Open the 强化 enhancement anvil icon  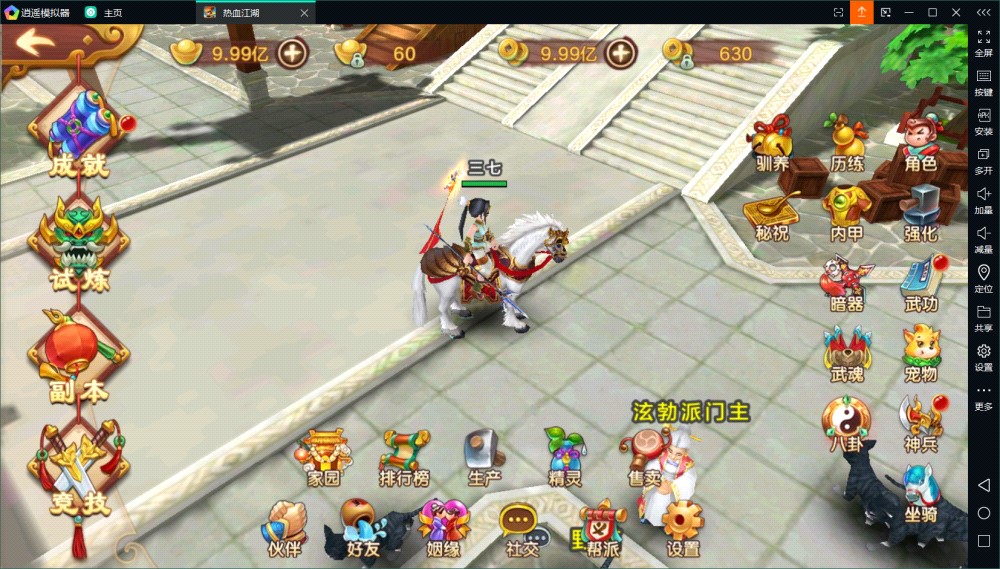point(920,212)
